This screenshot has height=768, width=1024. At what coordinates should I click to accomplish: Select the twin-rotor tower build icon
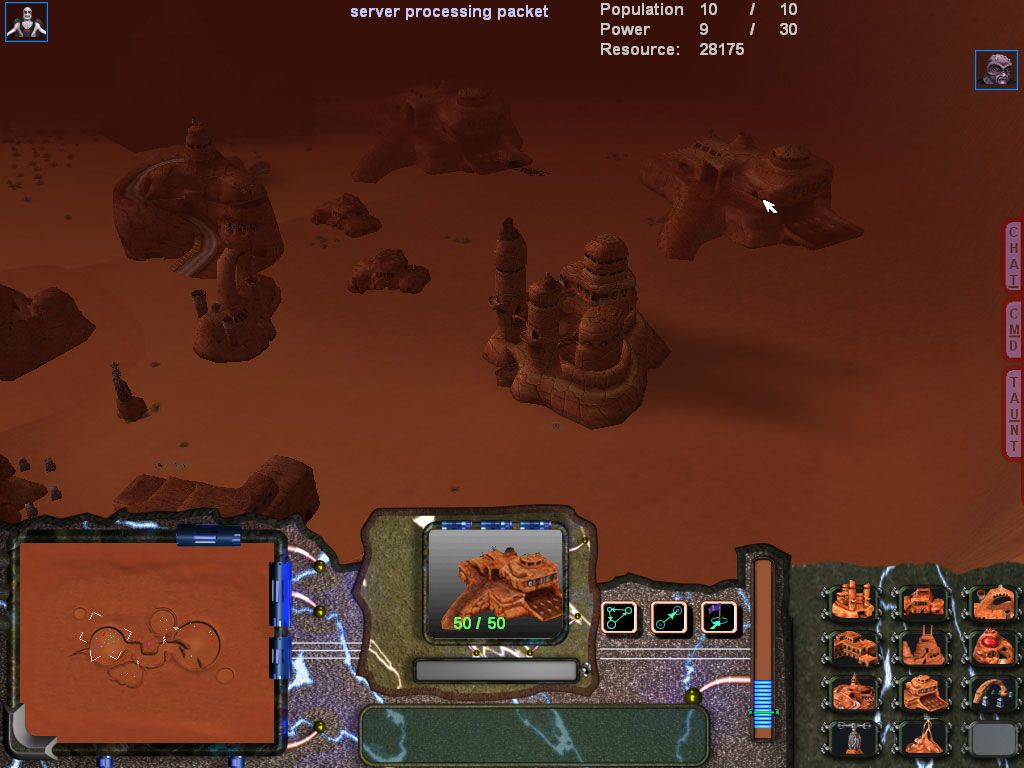click(853, 738)
